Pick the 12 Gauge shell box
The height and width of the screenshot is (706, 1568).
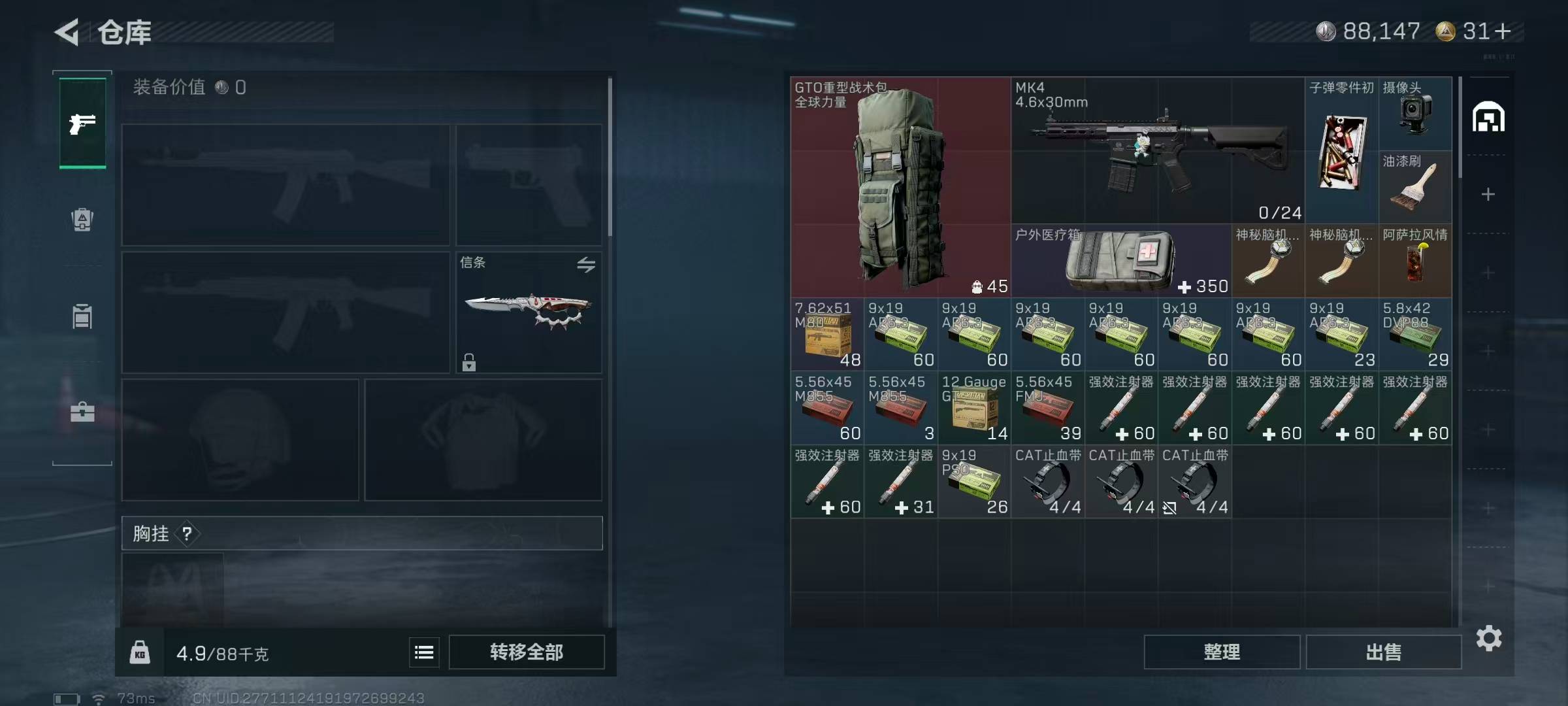click(974, 409)
